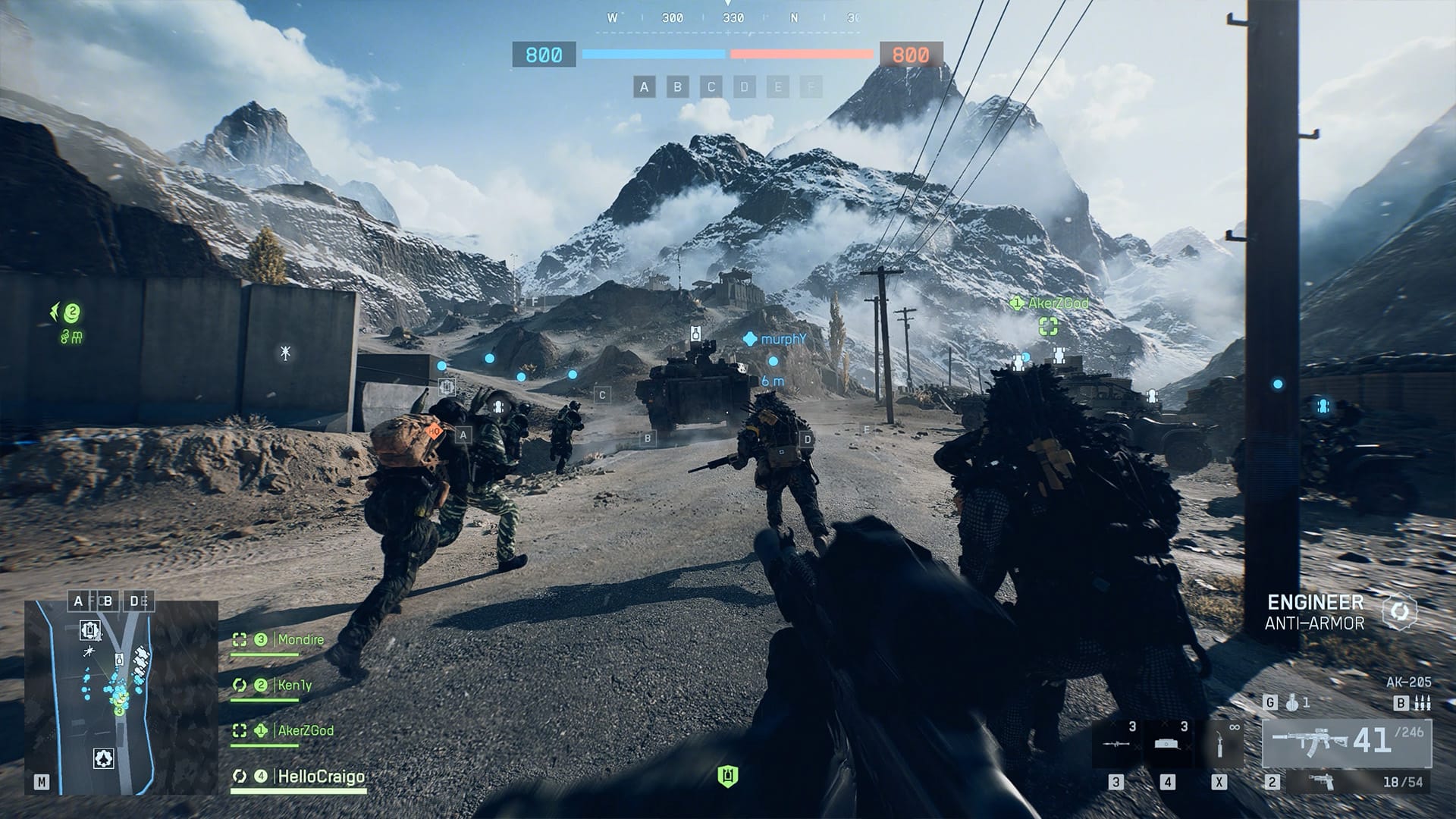Select objective A in the top bar
Screen dimensions: 1456x819
pos(644,87)
